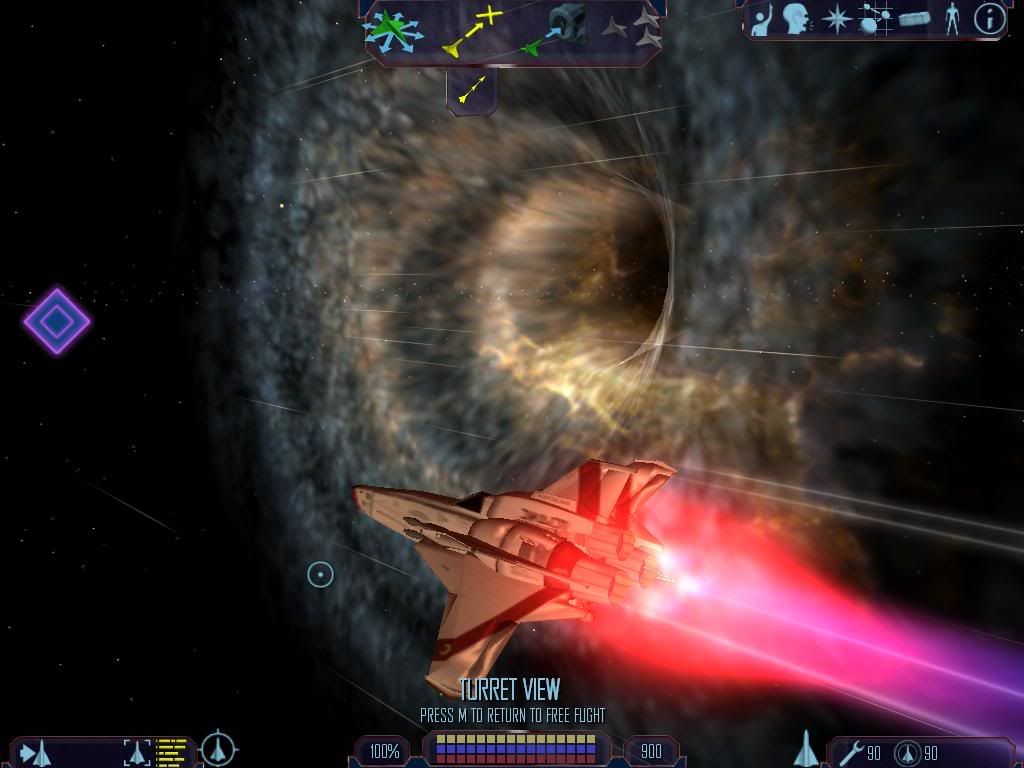This screenshot has height=768, width=1024.
Task: Show the standing figure status icon
Action: point(952,19)
